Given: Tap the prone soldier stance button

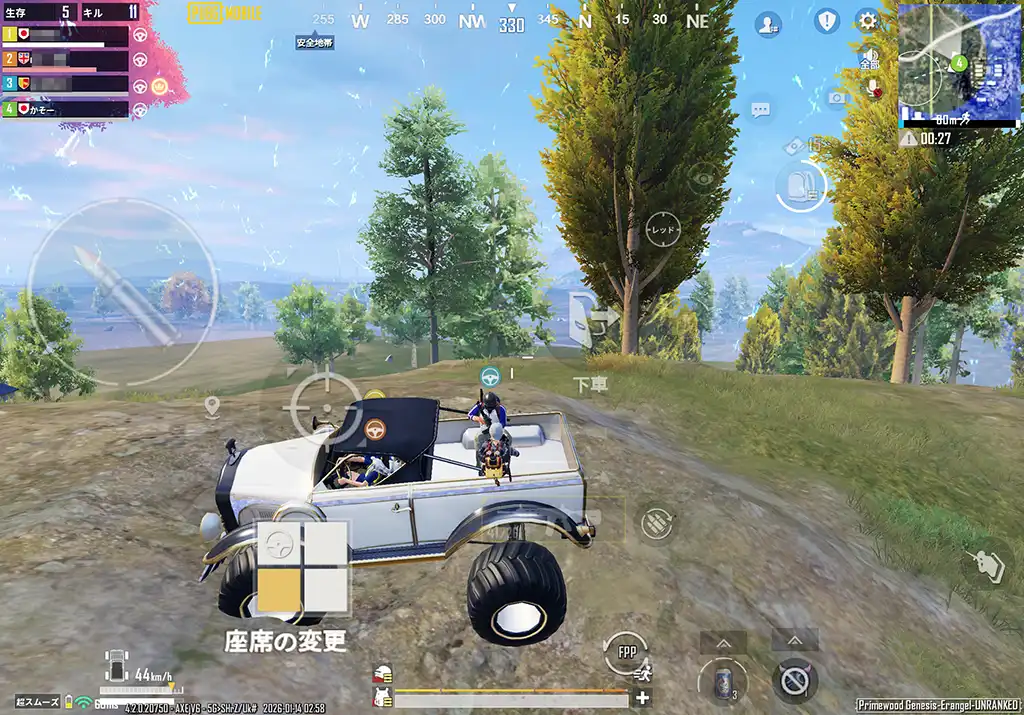Looking at the screenshot, I should pyautogui.click(x=985, y=565).
